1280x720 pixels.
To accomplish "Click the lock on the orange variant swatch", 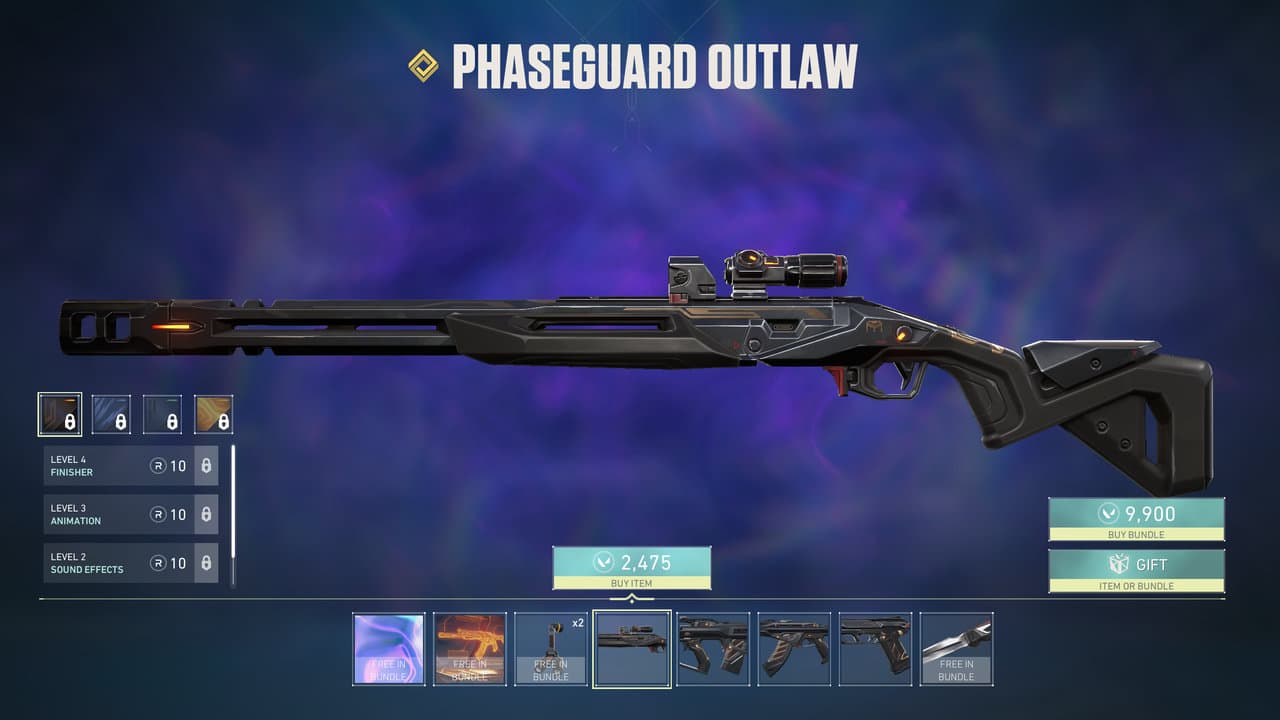I will [222, 421].
